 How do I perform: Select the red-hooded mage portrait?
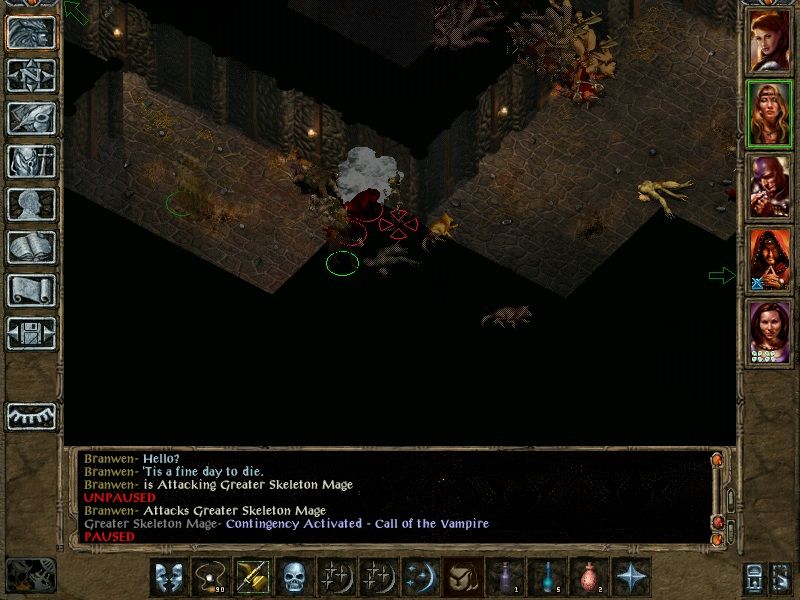(x=770, y=261)
